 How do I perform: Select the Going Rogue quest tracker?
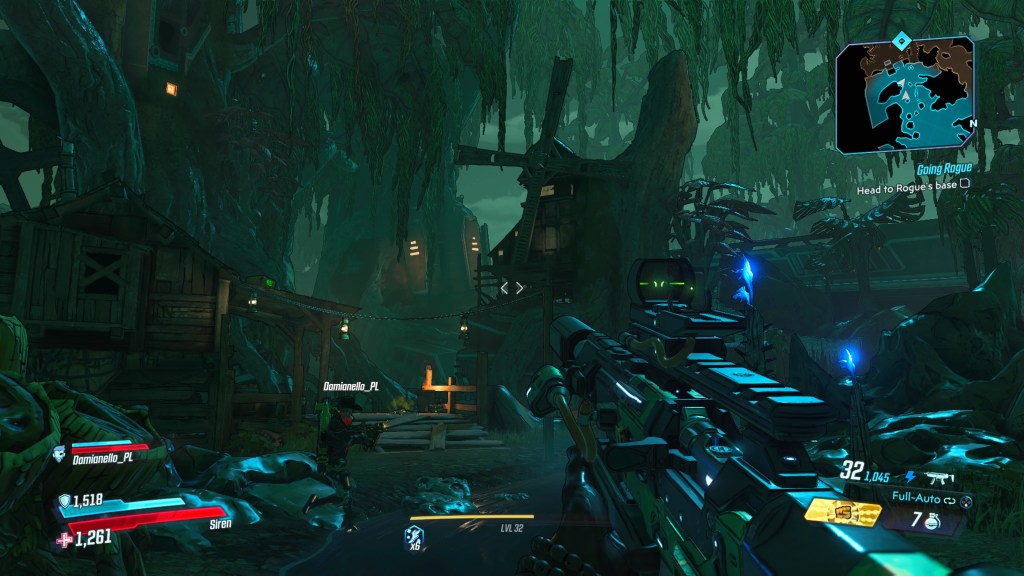[943, 169]
